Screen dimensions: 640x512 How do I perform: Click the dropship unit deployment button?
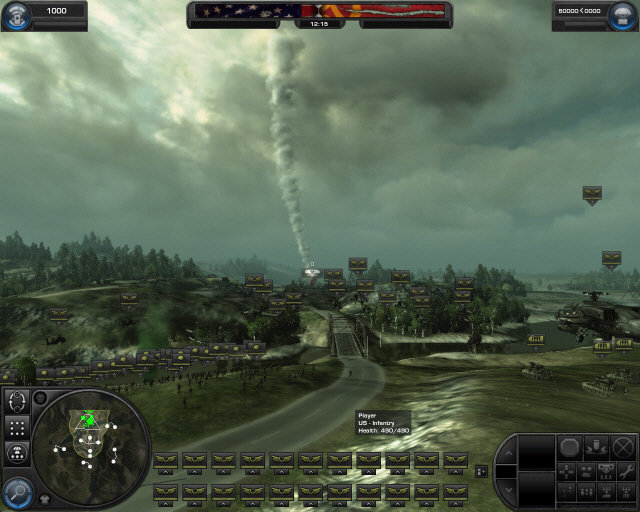tap(17, 452)
